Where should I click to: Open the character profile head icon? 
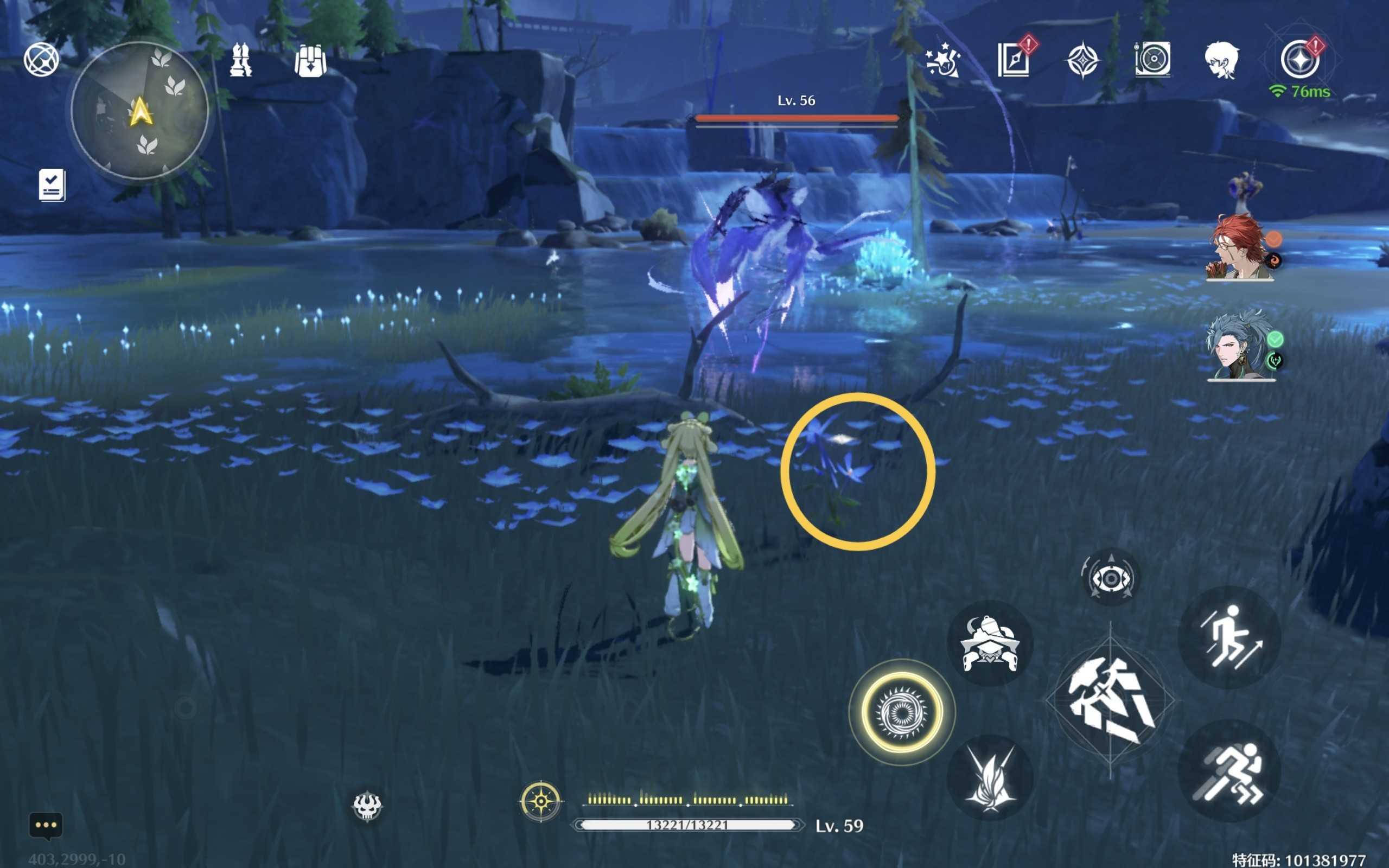click(1221, 60)
